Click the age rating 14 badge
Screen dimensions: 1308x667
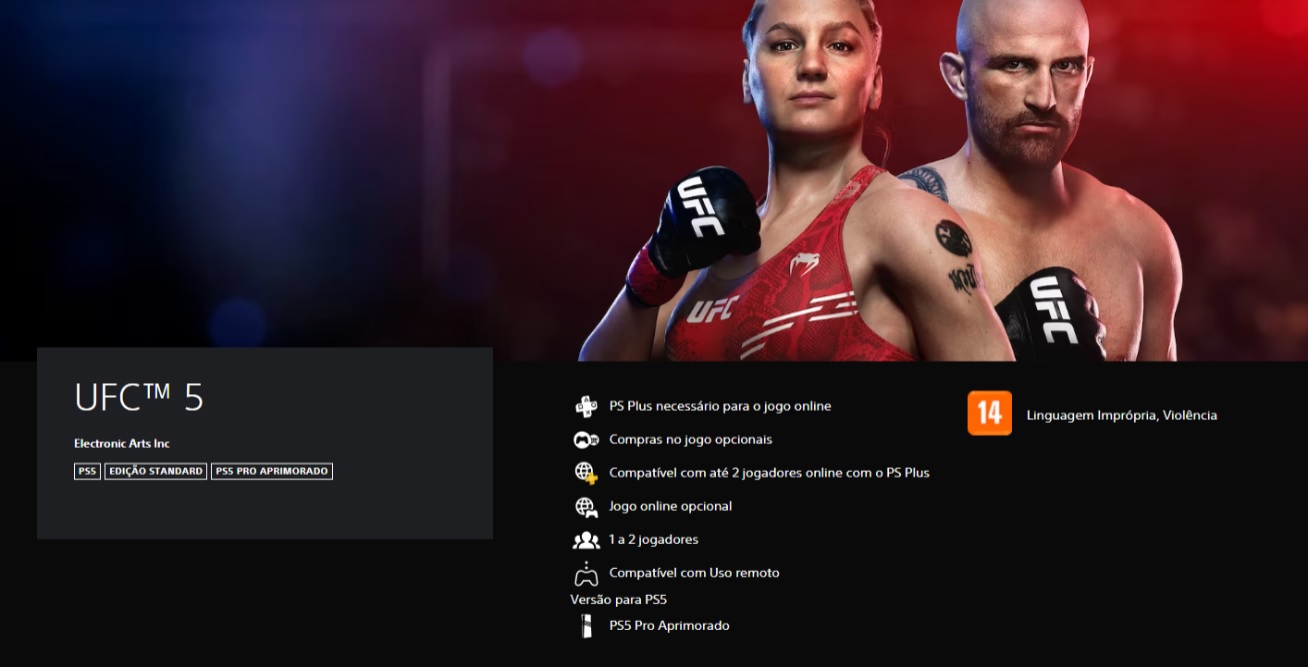989,414
